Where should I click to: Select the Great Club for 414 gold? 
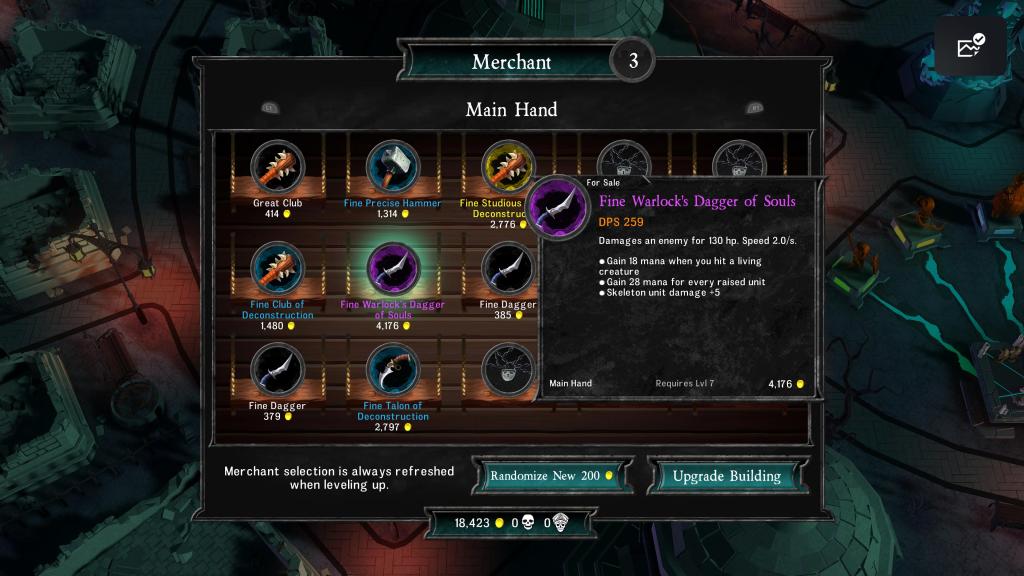[x=277, y=166]
